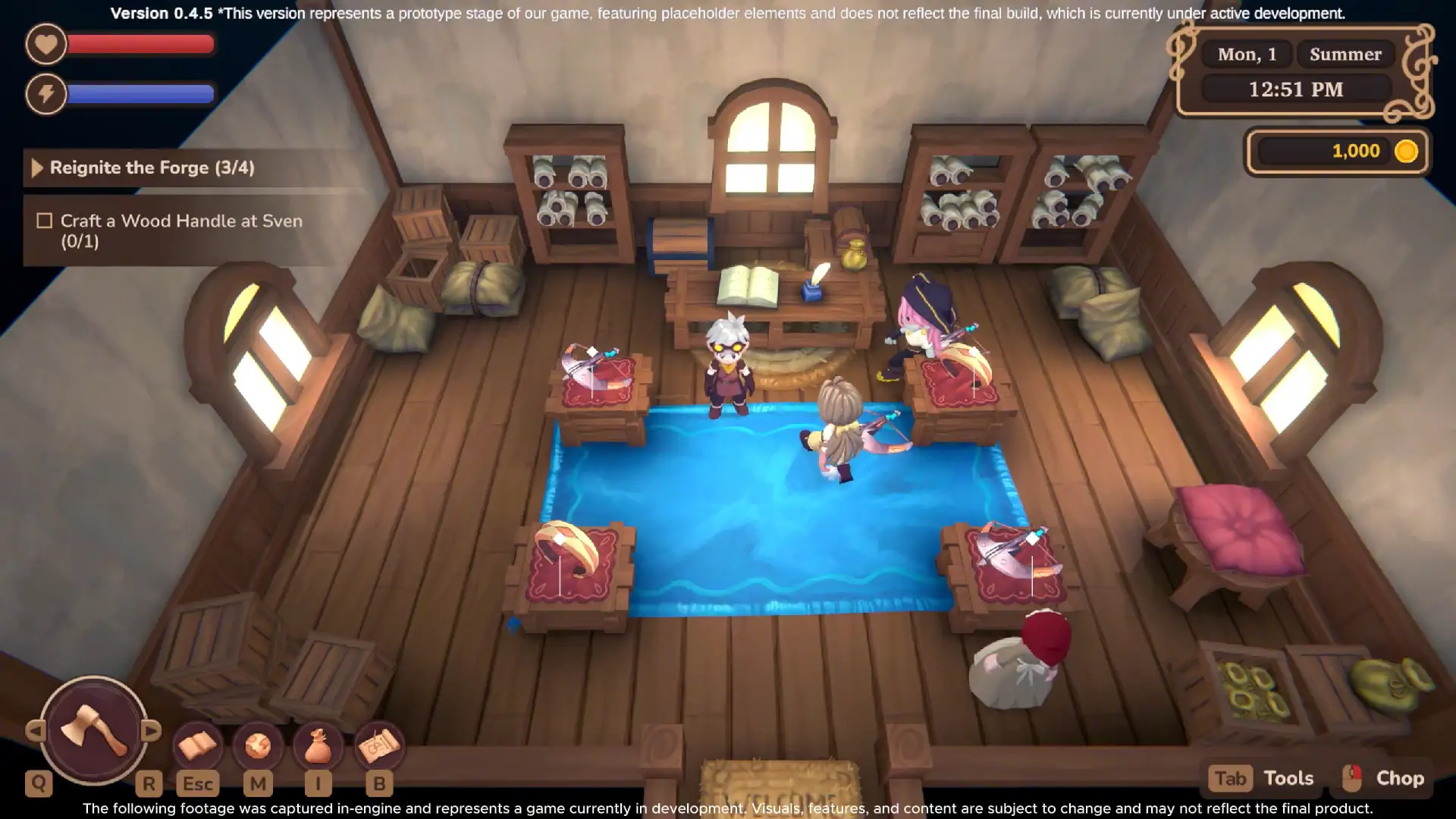Viewport: 1456px width, 819px height.
Task: Select the axe tool in the tool wheel
Action: pyautogui.click(x=93, y=733)
